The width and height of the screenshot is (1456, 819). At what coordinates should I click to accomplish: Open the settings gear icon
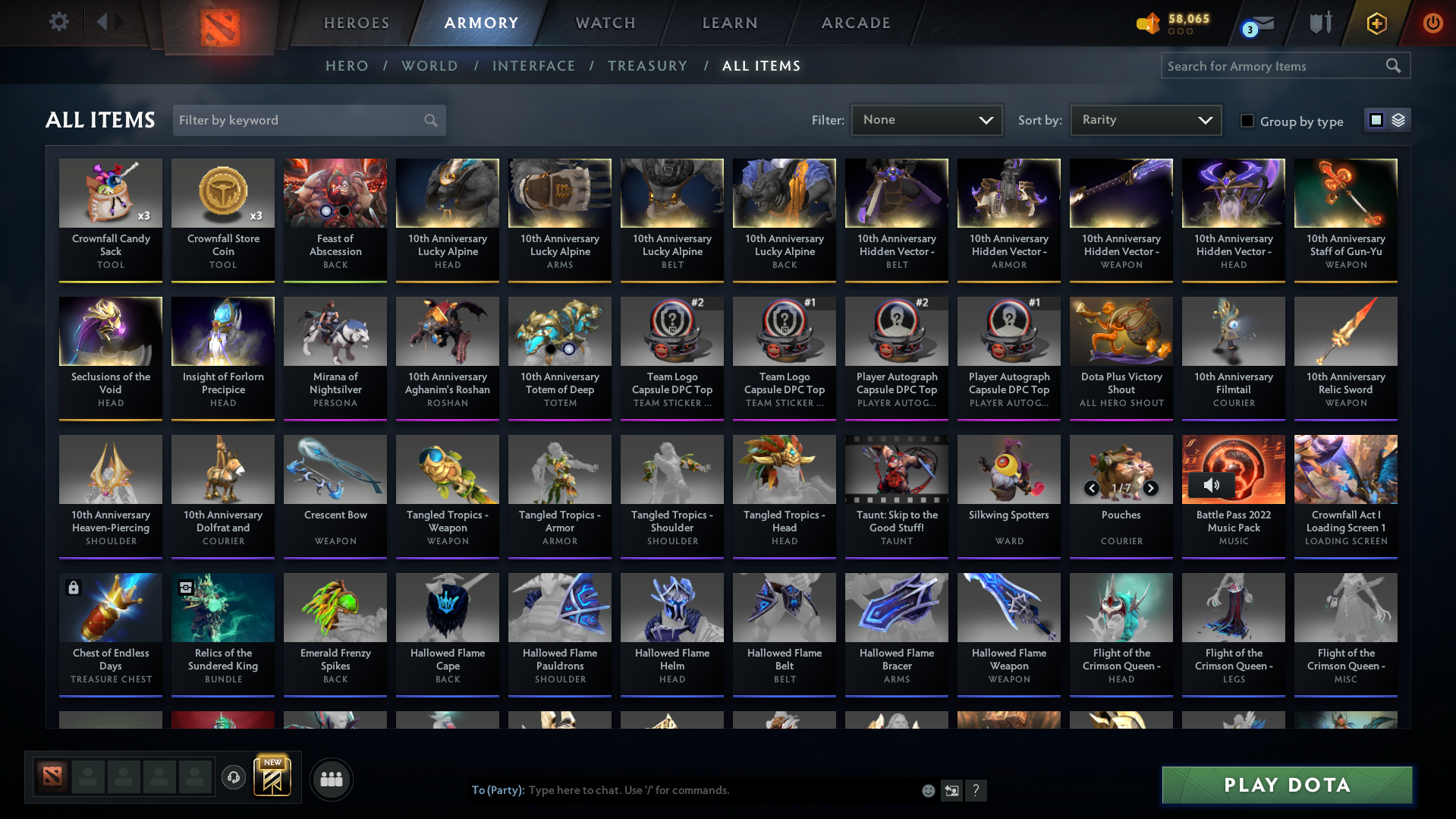click(58, 21)
